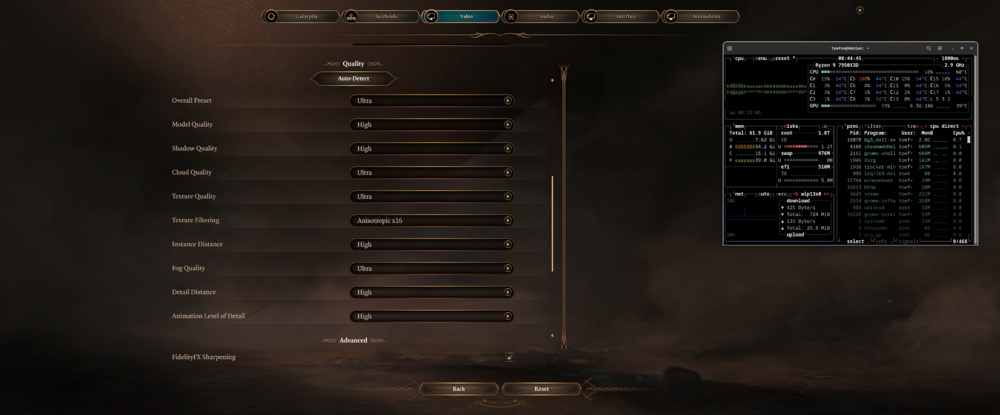This screenshot has height=415, width=1000.
Task: Open the Fog Quality dropdown
Action: click(432, 268)
